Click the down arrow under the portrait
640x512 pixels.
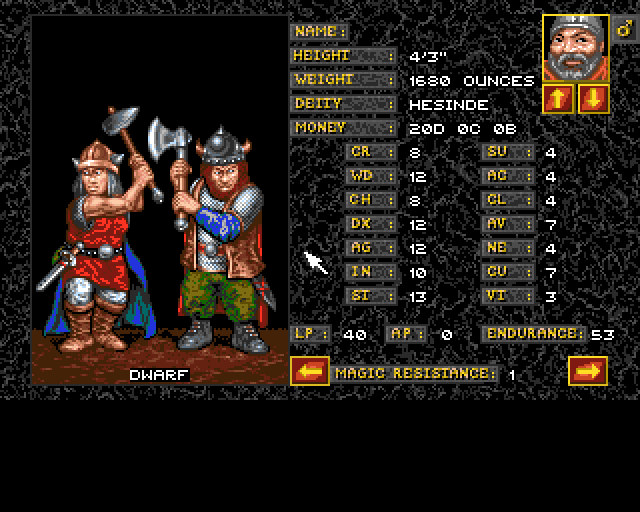(592, 99)
